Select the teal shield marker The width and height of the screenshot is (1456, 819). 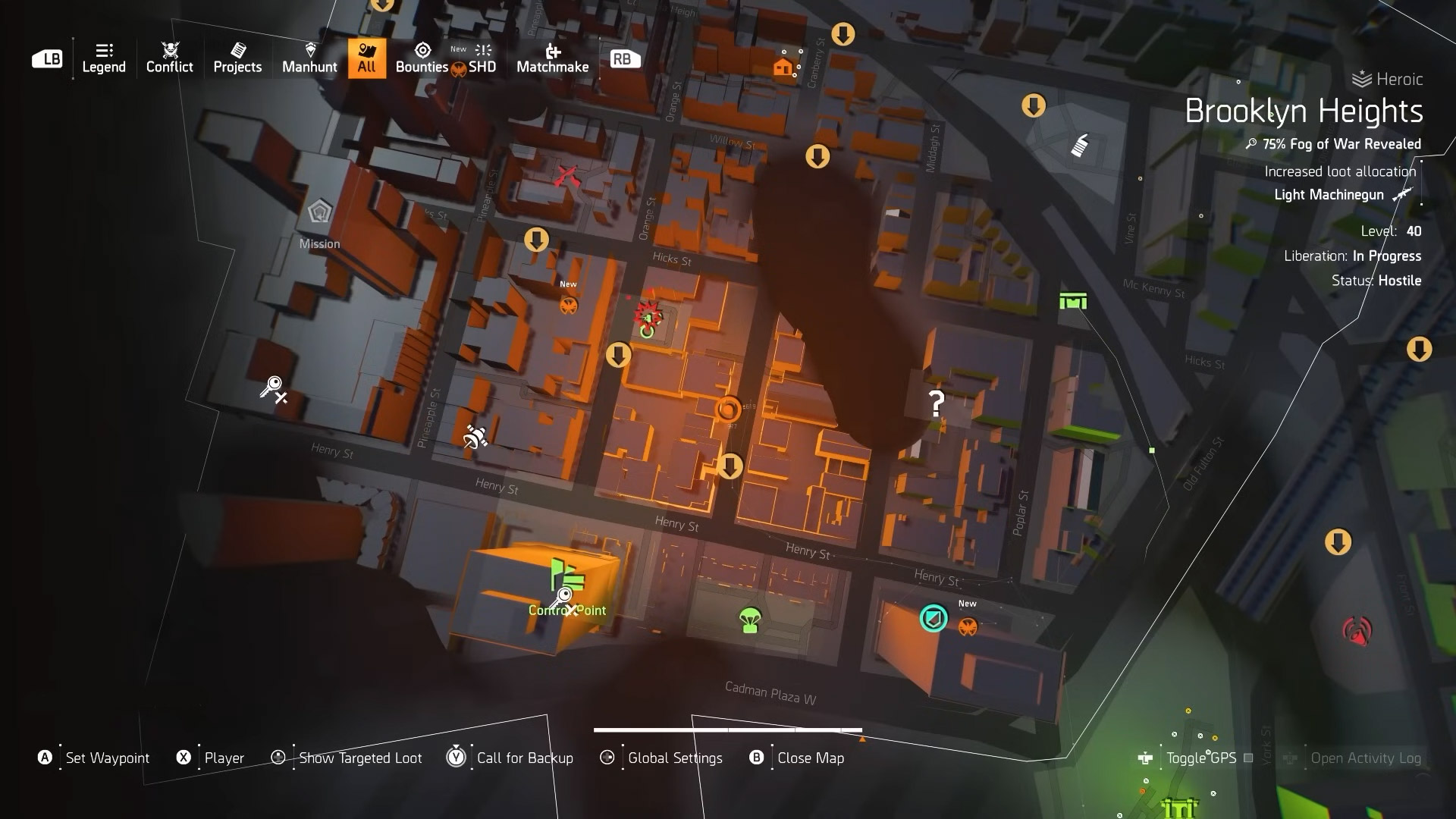click(x=934, y=618)
